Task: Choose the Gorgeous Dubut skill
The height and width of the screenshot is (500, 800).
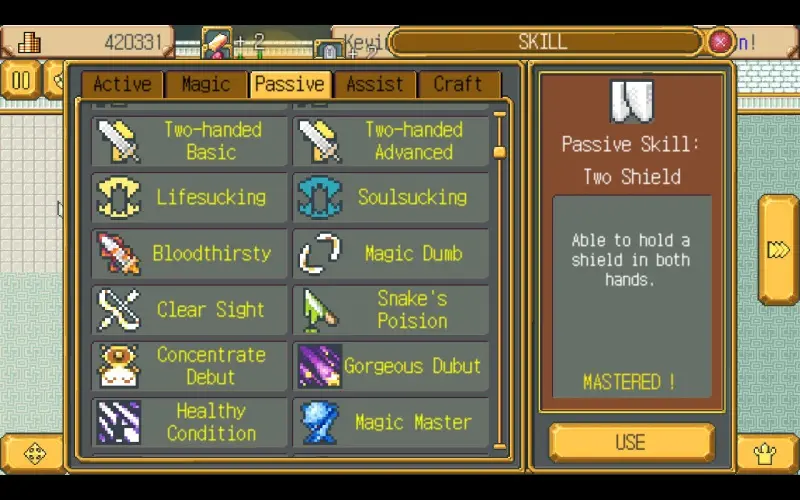Action: [391, 365]
